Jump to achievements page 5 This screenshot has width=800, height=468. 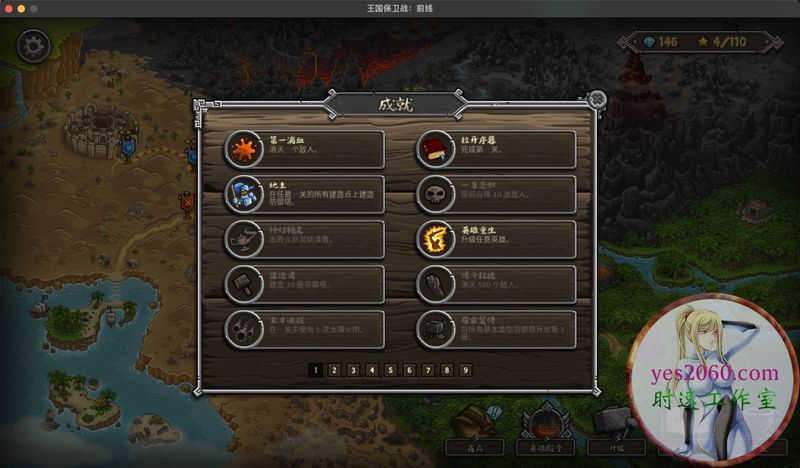[390, 369]
